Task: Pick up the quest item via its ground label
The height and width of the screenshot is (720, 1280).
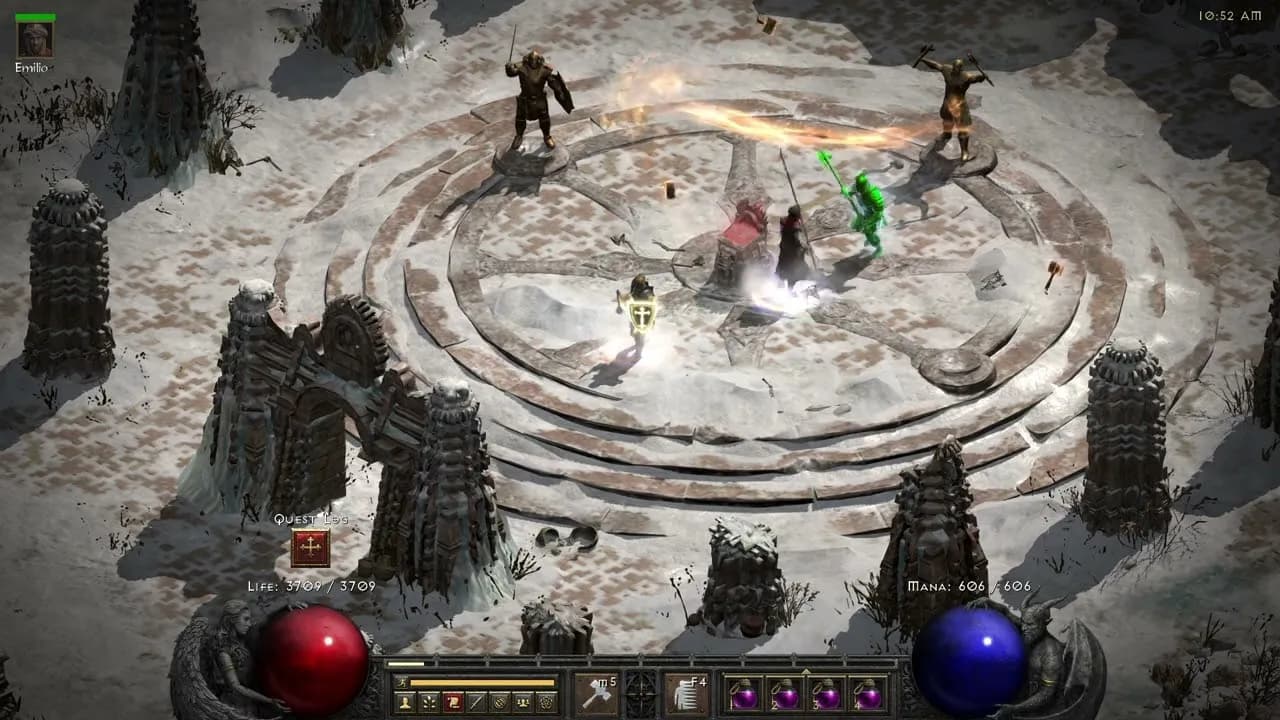Action: tap(310, 520)
